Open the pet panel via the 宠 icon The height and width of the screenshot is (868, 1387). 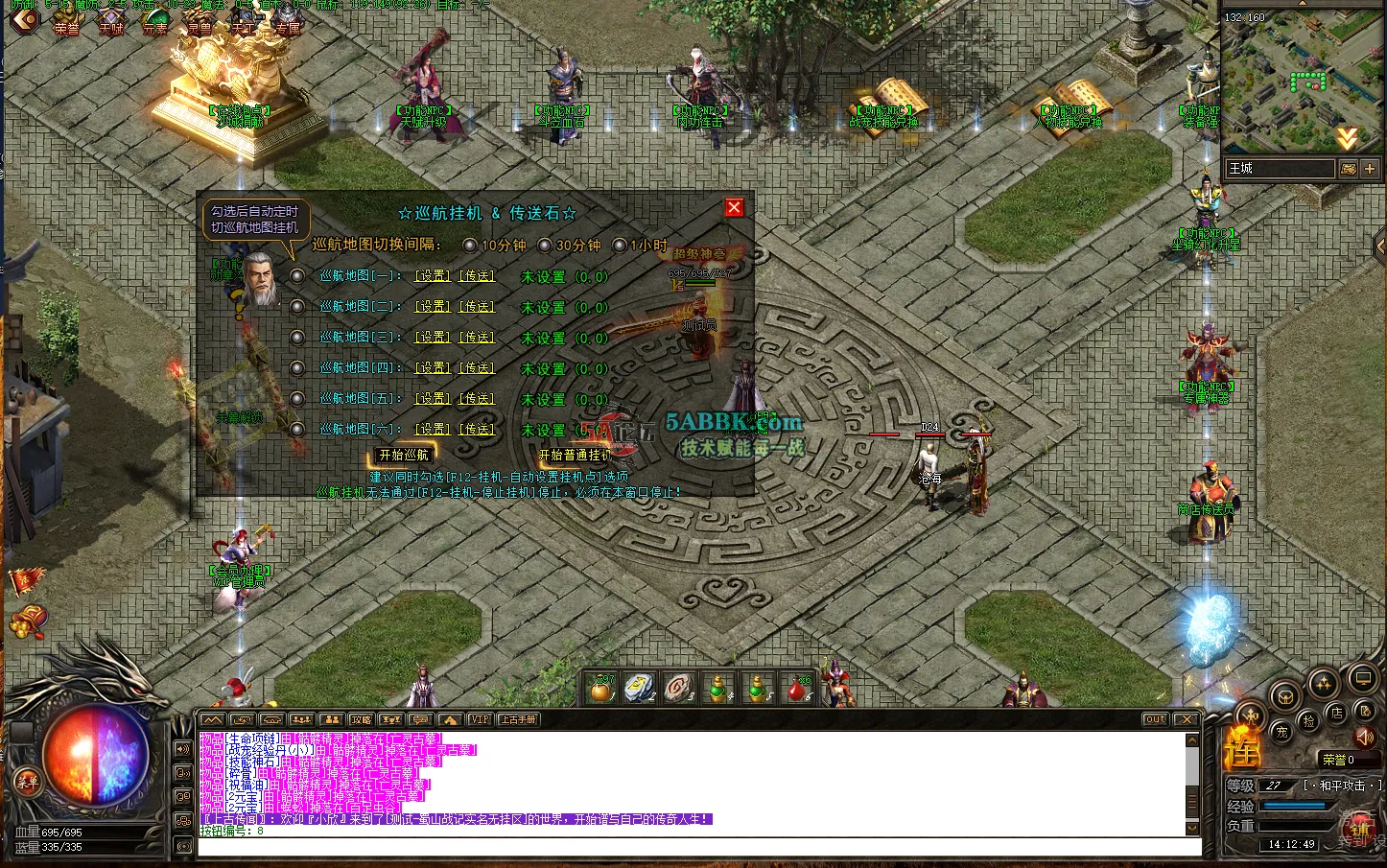1283,733
